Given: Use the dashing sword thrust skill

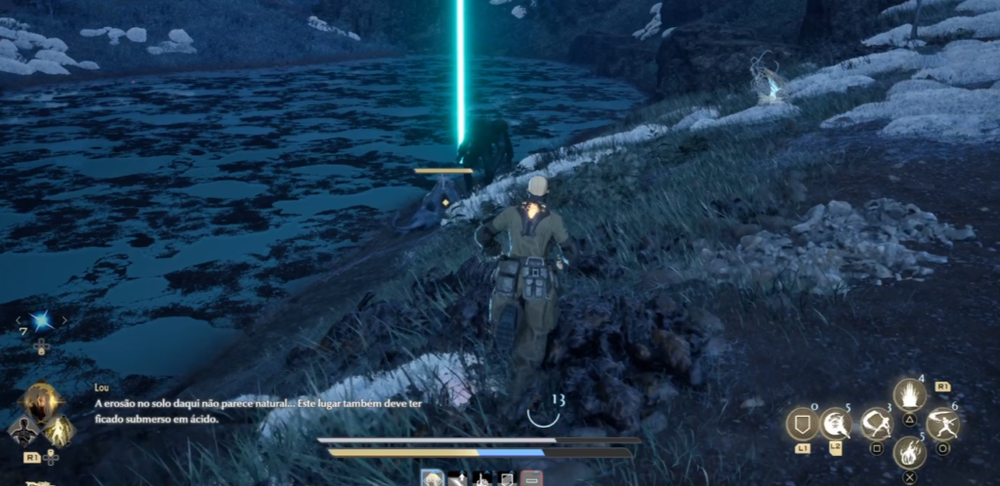Looking at the screenshot, I should [x=942, y=424].
